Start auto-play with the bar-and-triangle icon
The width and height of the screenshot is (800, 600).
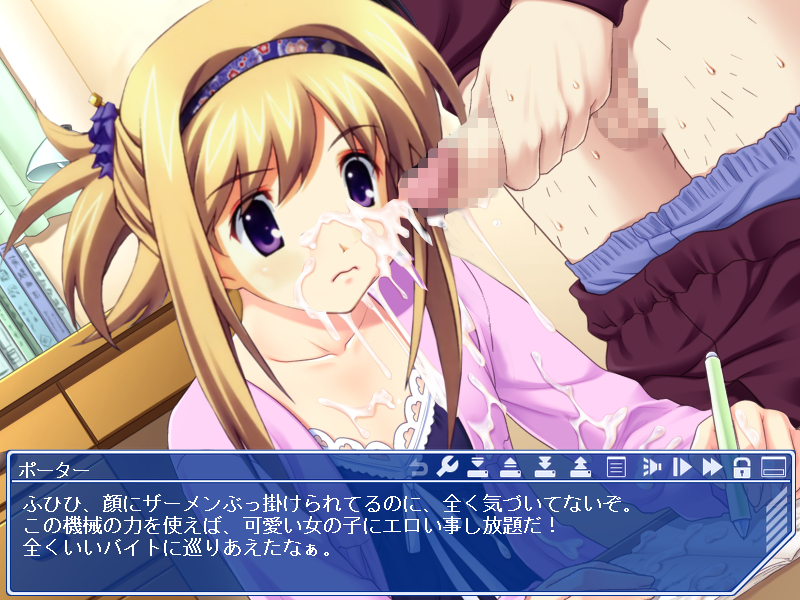tap(682, 467)
